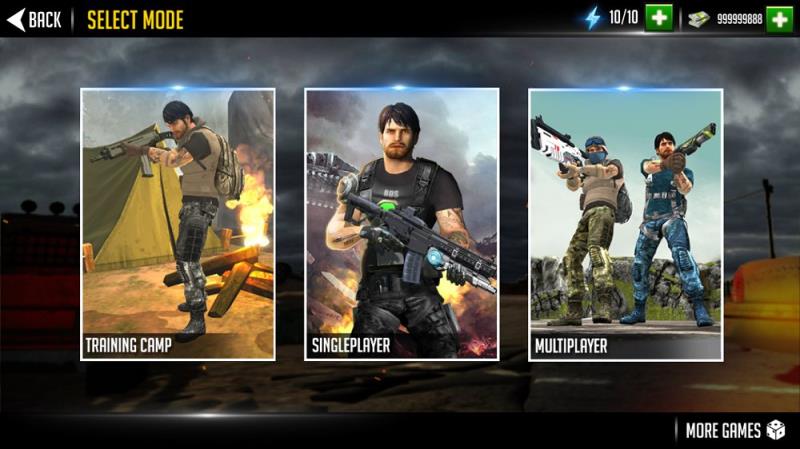Select the Training Camp mode card

point(178,224)
